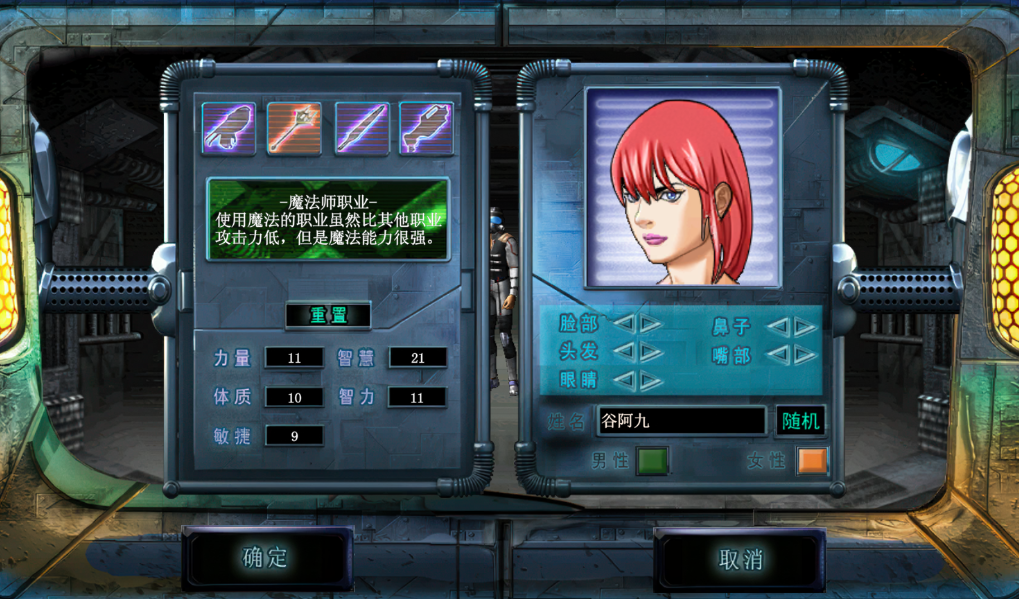Change to next 鼻子 nose option
Screen dimensions: 1019x599
pyautogui.click(x=805, y=326)
